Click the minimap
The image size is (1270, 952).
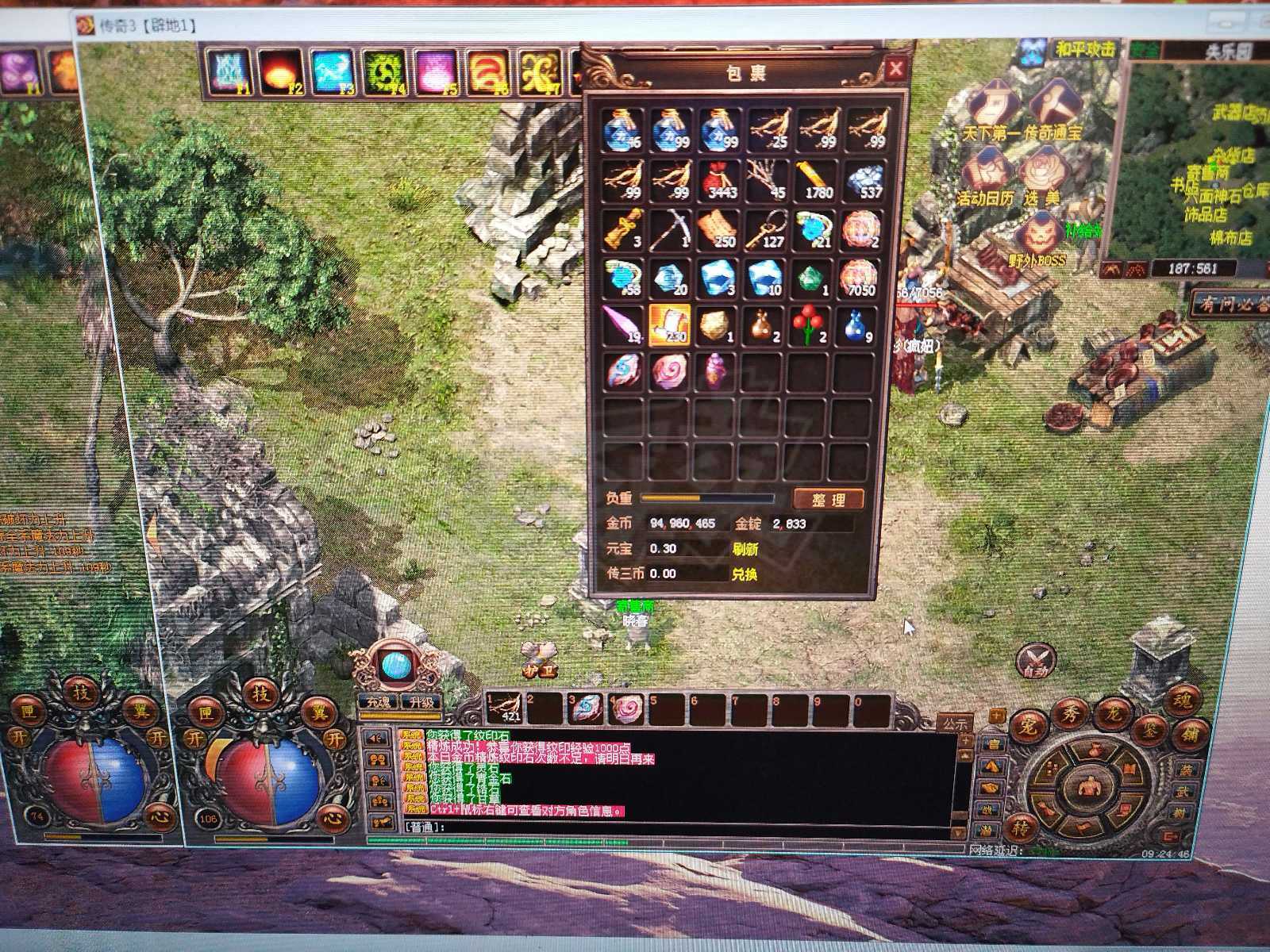tap(1199, 159)
